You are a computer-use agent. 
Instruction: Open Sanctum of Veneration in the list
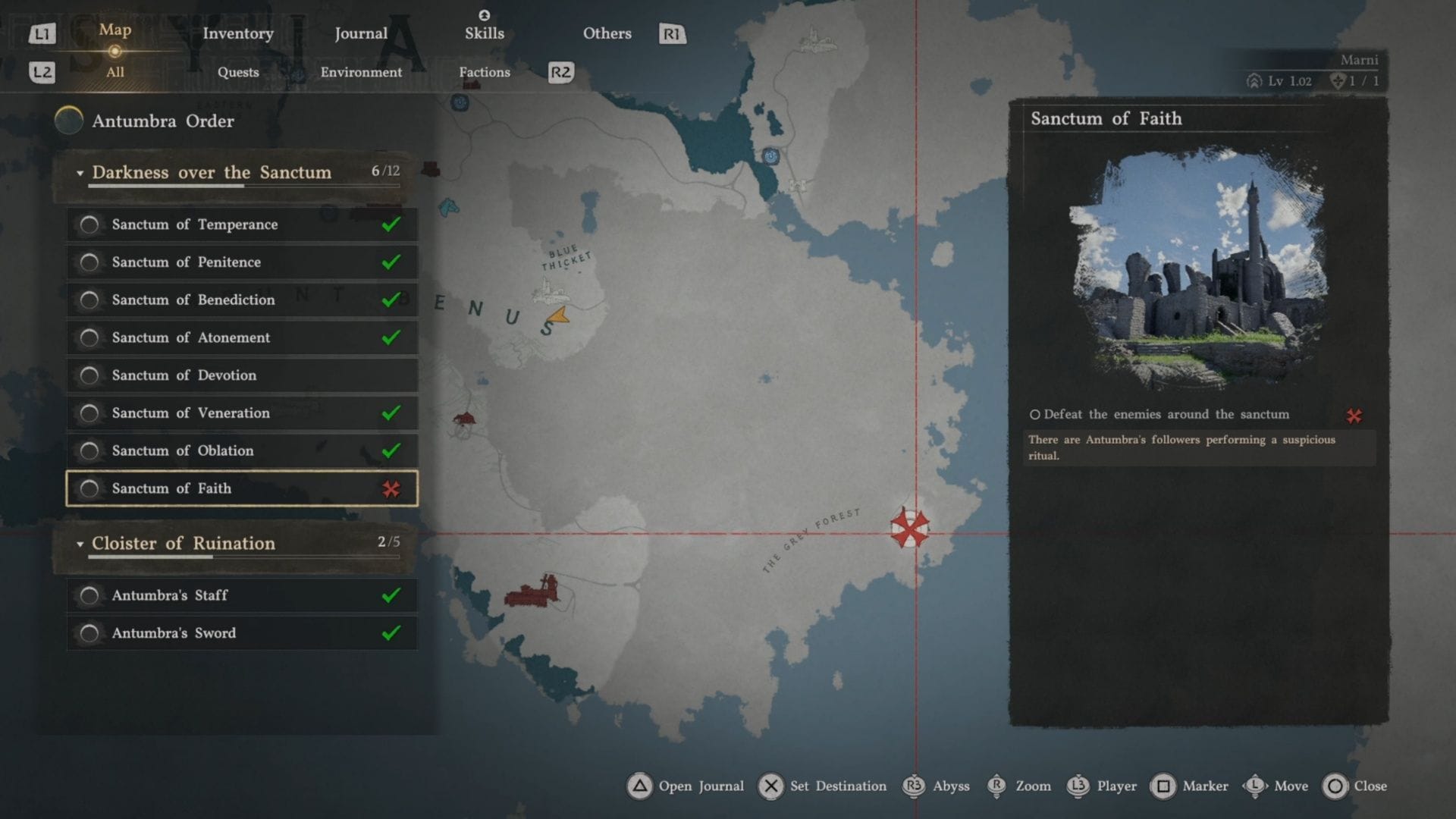tap(242, 413)
